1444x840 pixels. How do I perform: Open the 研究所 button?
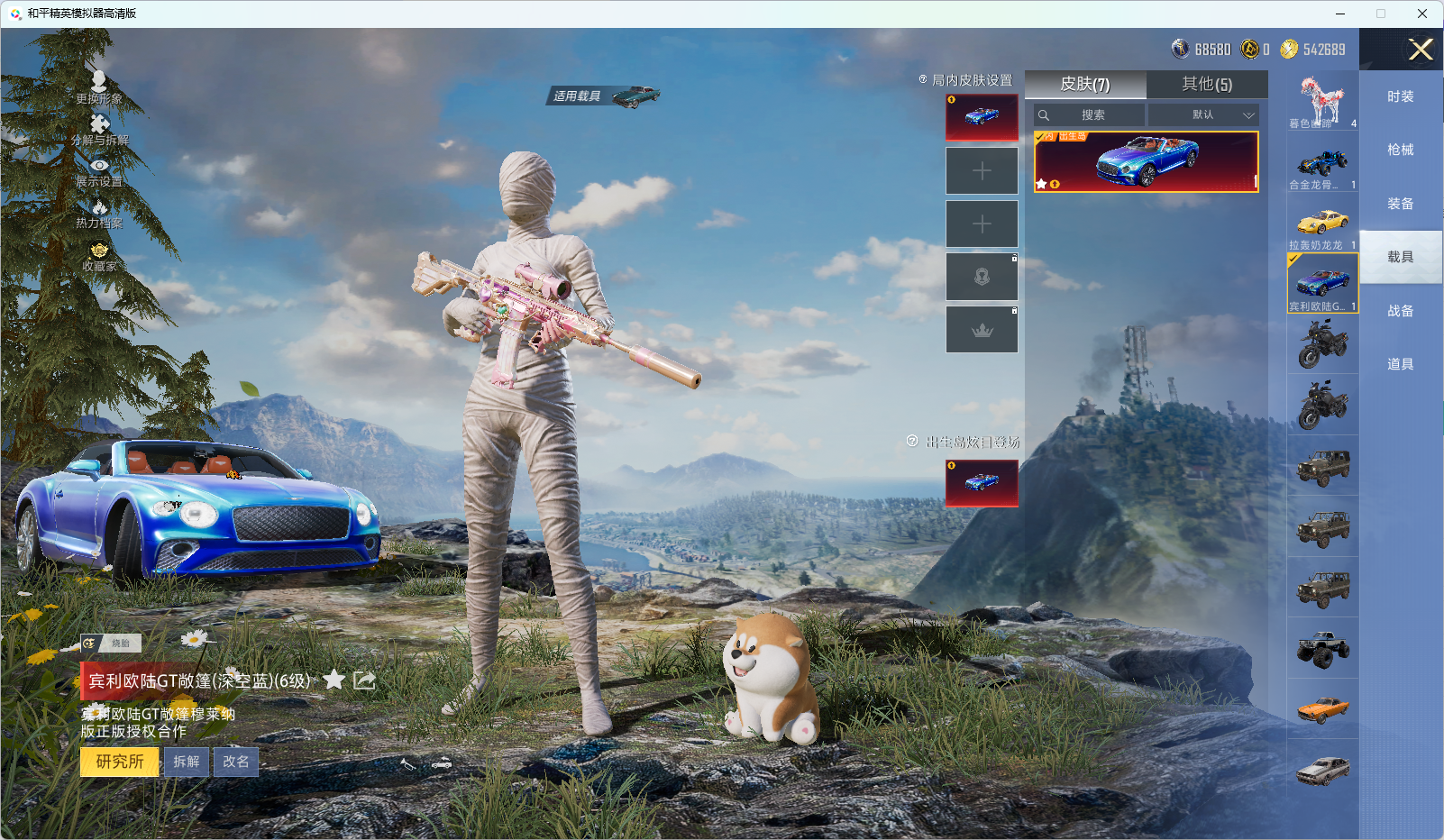point(120,762)
